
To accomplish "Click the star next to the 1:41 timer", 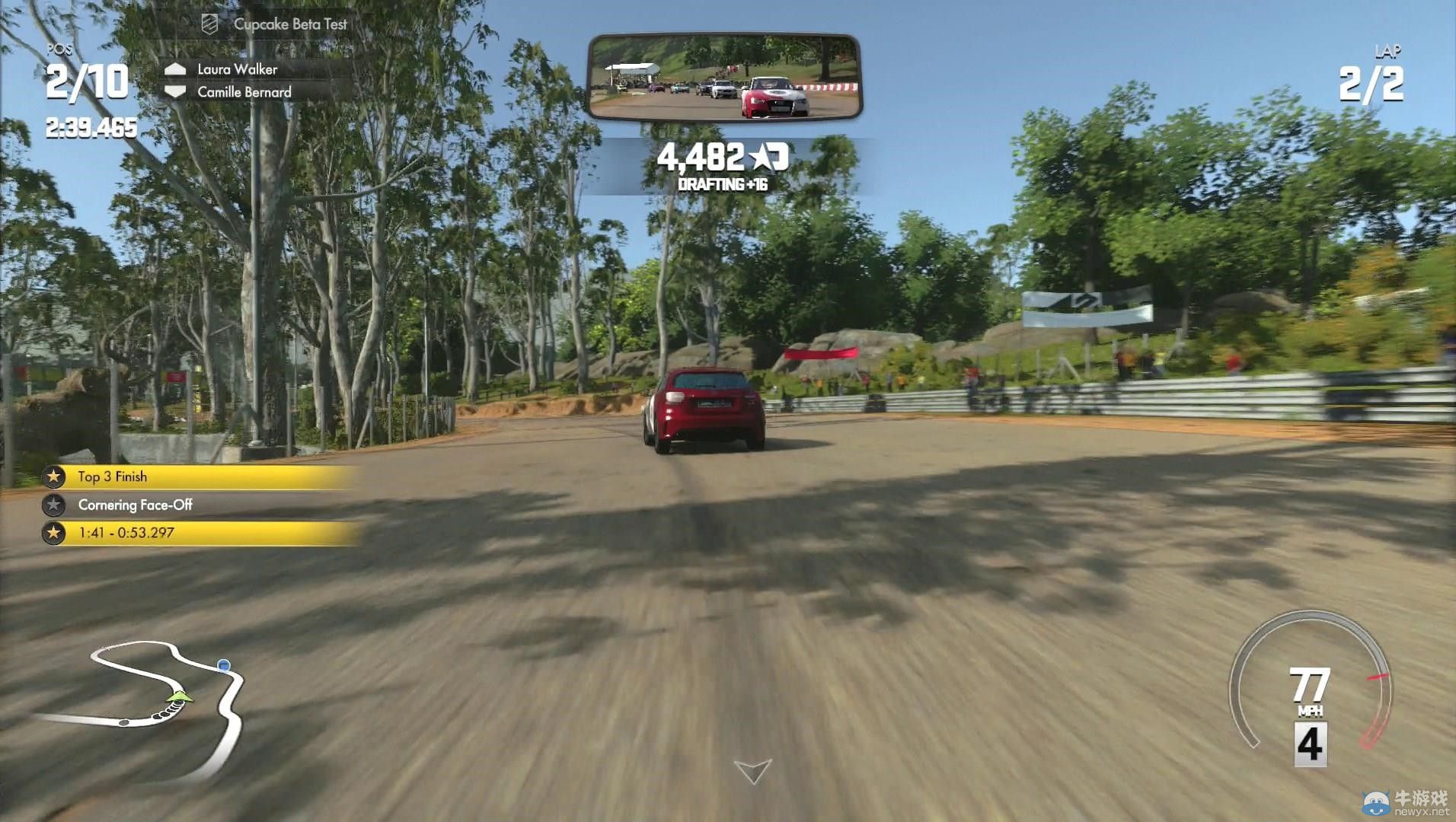I will 53,534.
